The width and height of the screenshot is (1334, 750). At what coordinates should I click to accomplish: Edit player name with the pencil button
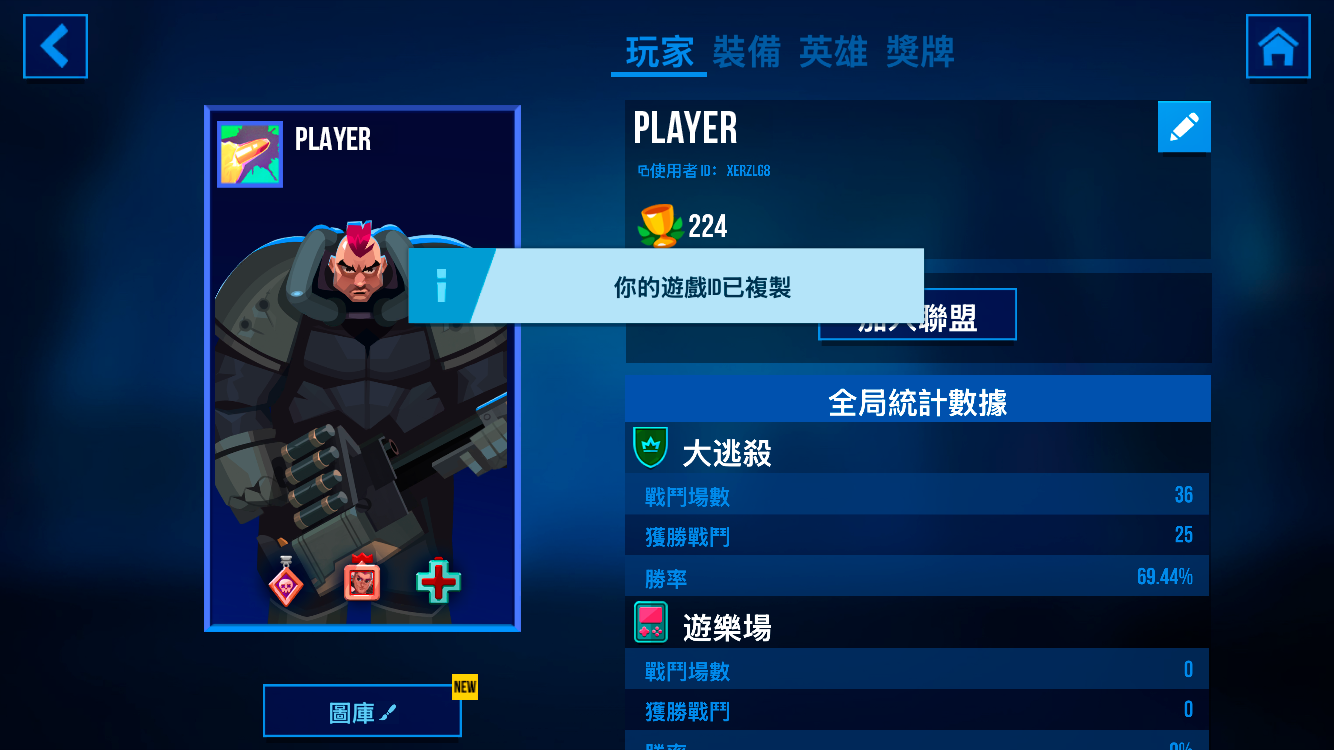(x=1184, y=127)
